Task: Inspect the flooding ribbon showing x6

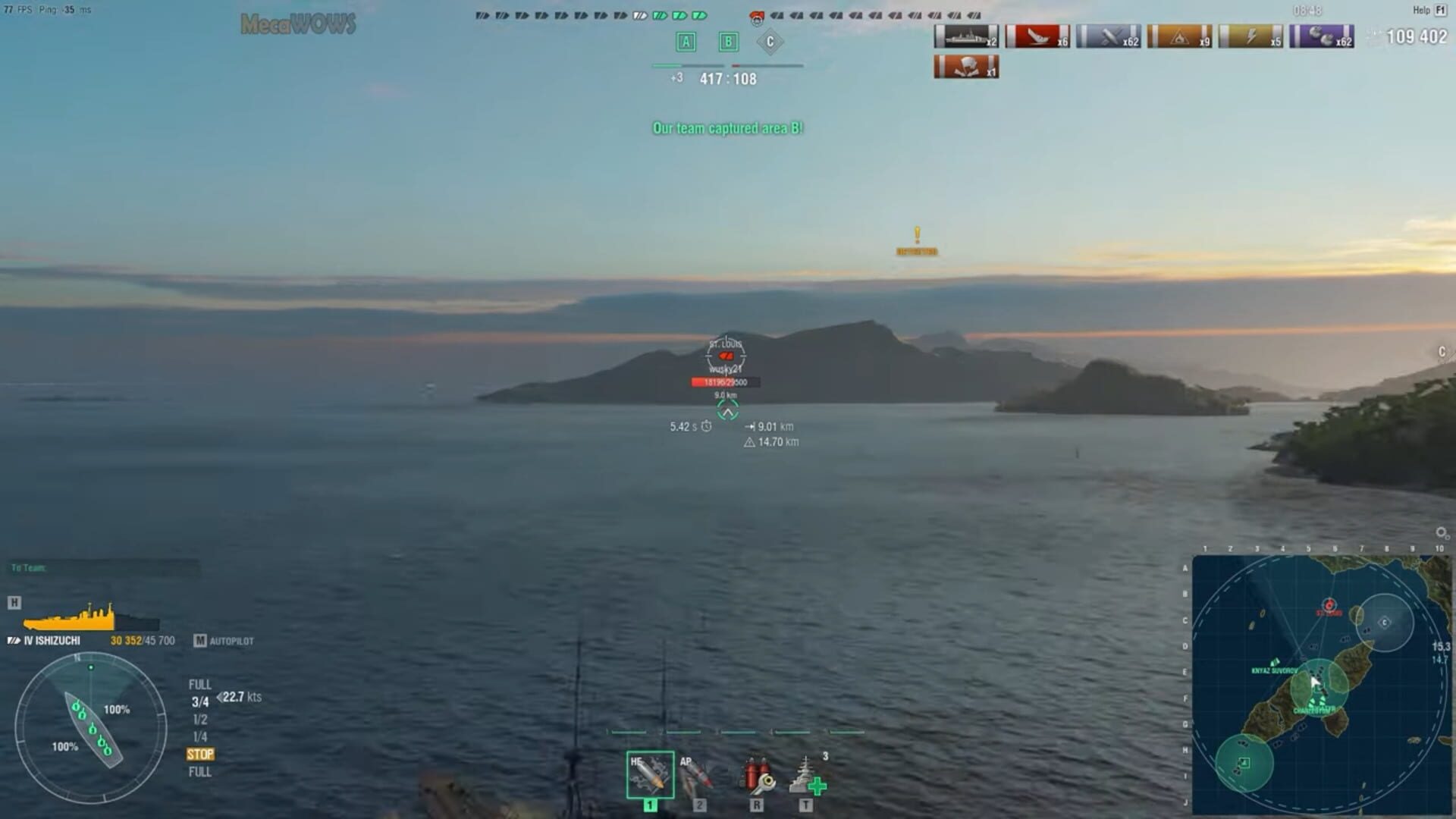Action: 1036,34
